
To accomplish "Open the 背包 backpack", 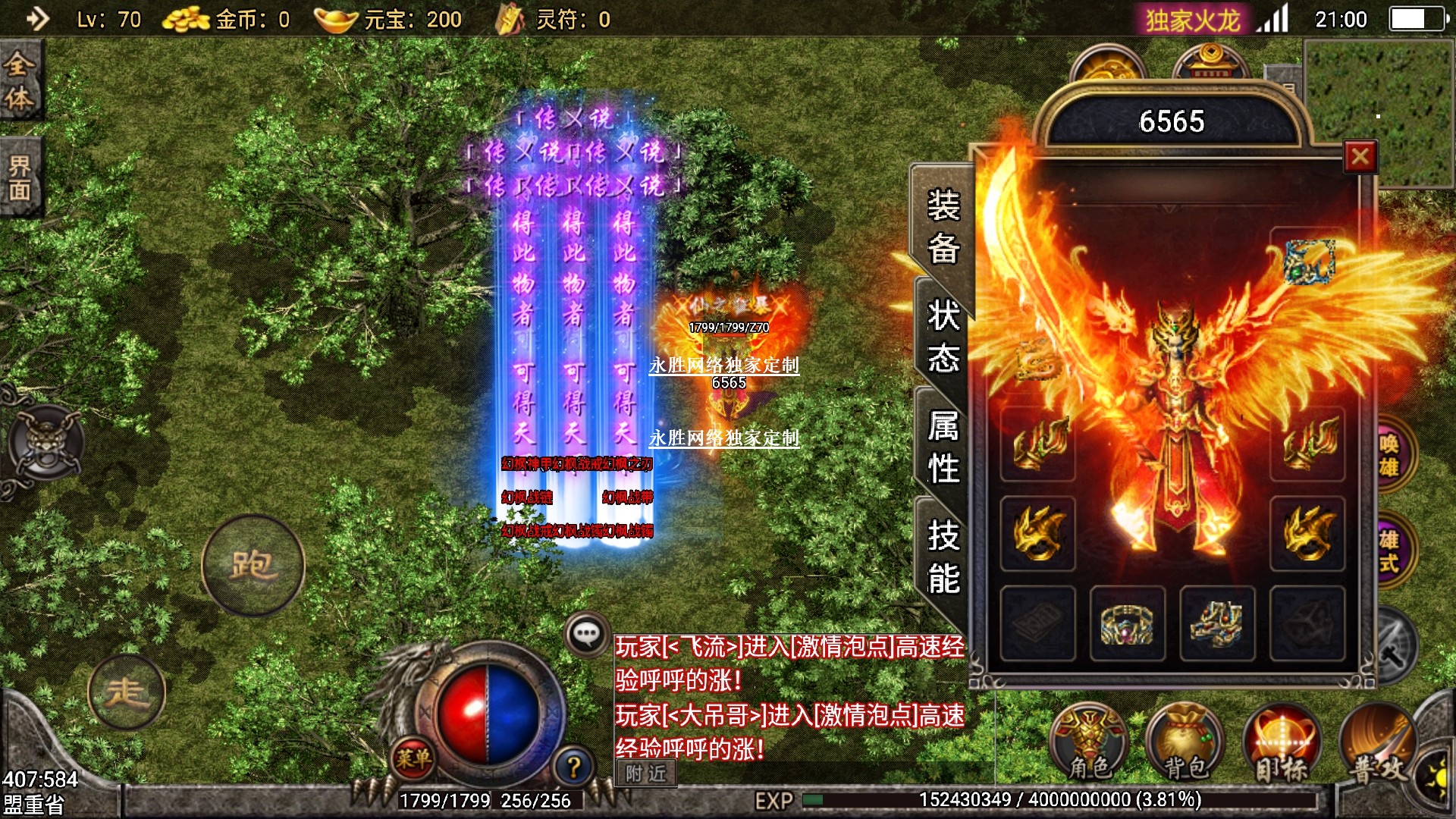I will (1185, 745).
